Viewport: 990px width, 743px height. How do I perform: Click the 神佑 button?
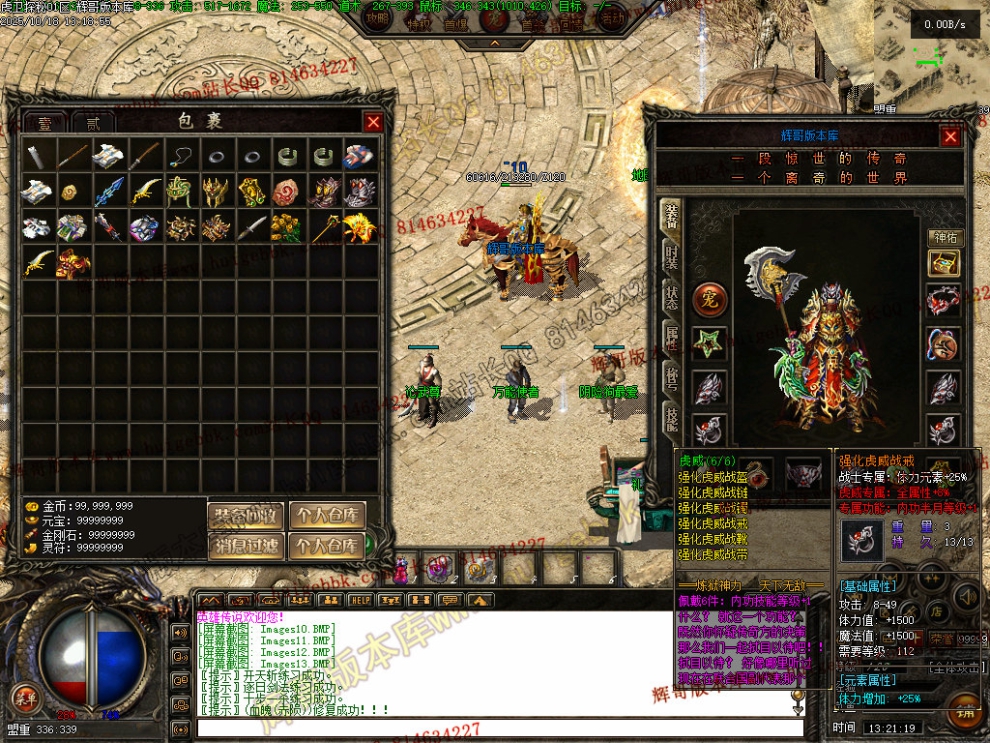point(944,237)
